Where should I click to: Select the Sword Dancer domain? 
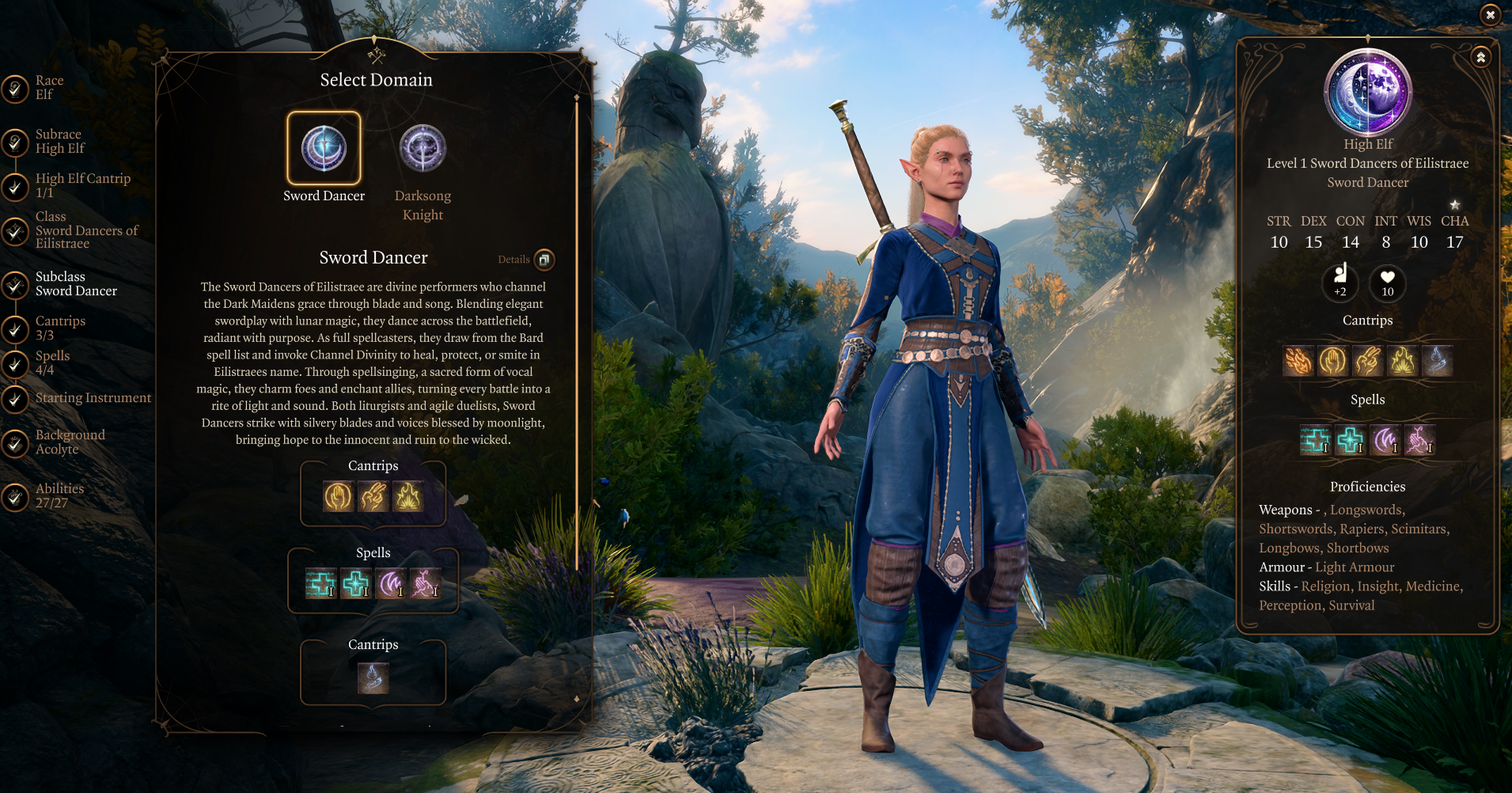(324, 149)
